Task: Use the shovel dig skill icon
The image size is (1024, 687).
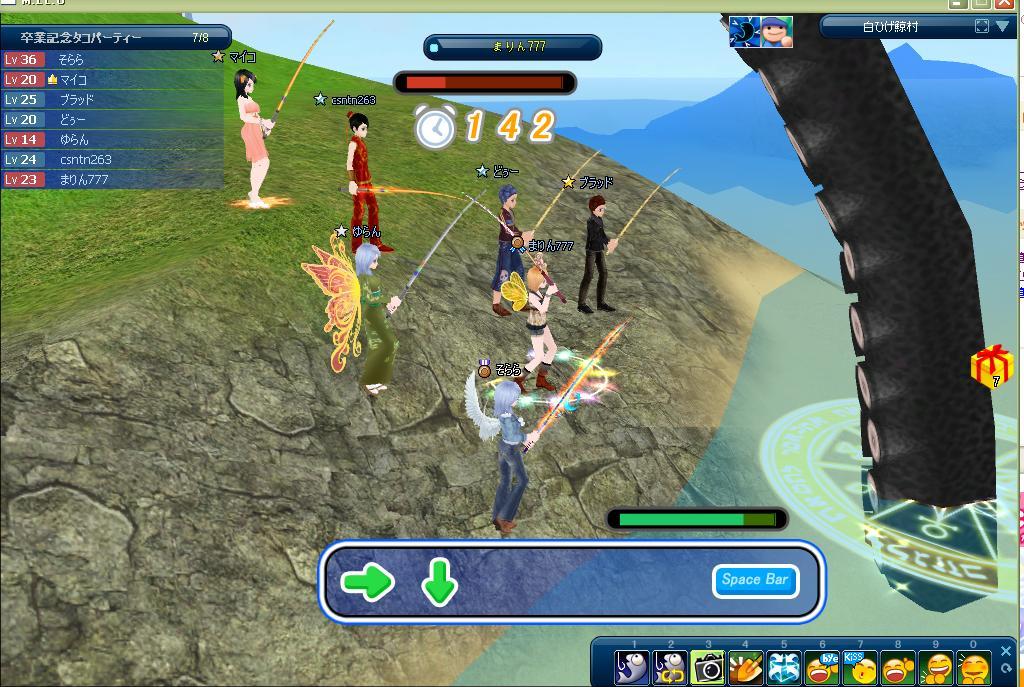Action: (x=746, y=667)
